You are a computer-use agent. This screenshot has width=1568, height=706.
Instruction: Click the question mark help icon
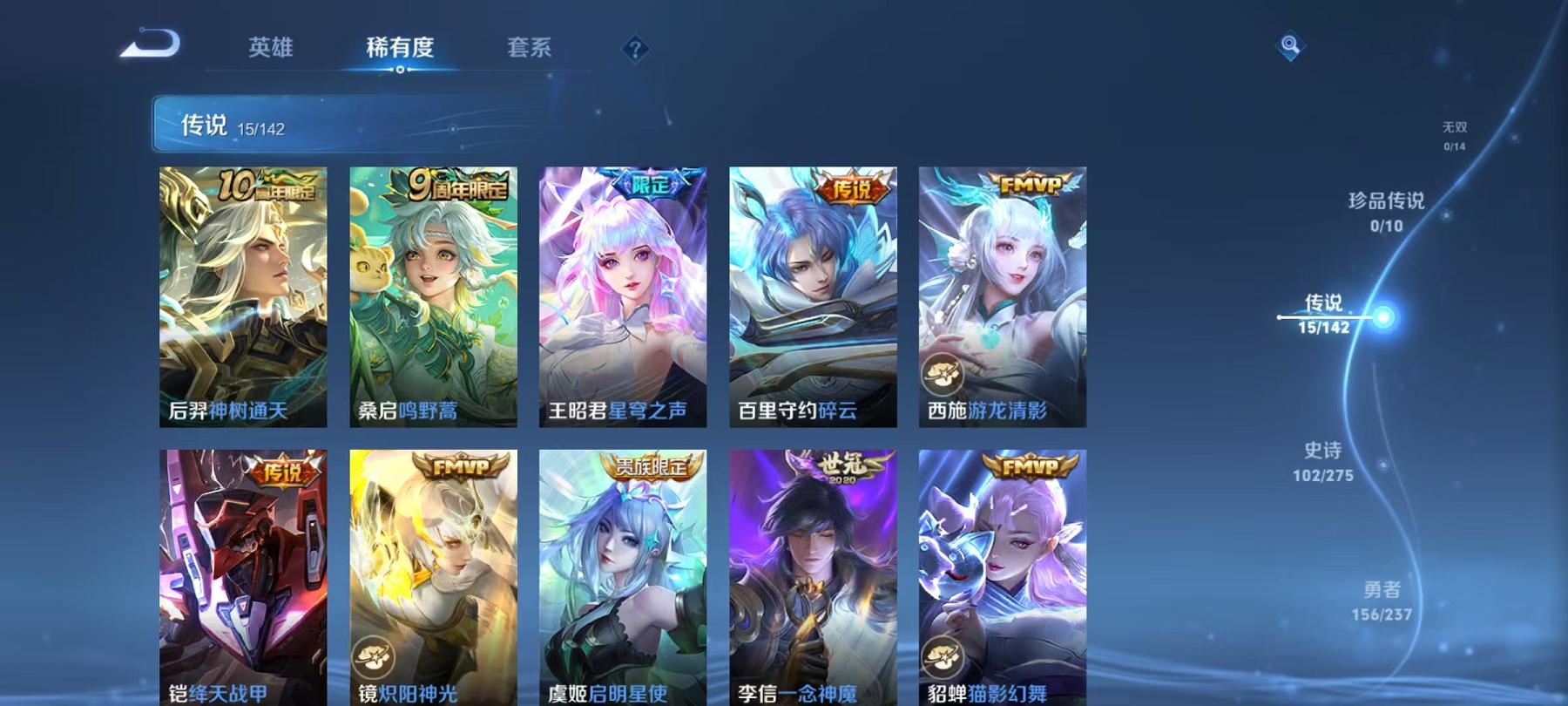click(x=637, y=48)
